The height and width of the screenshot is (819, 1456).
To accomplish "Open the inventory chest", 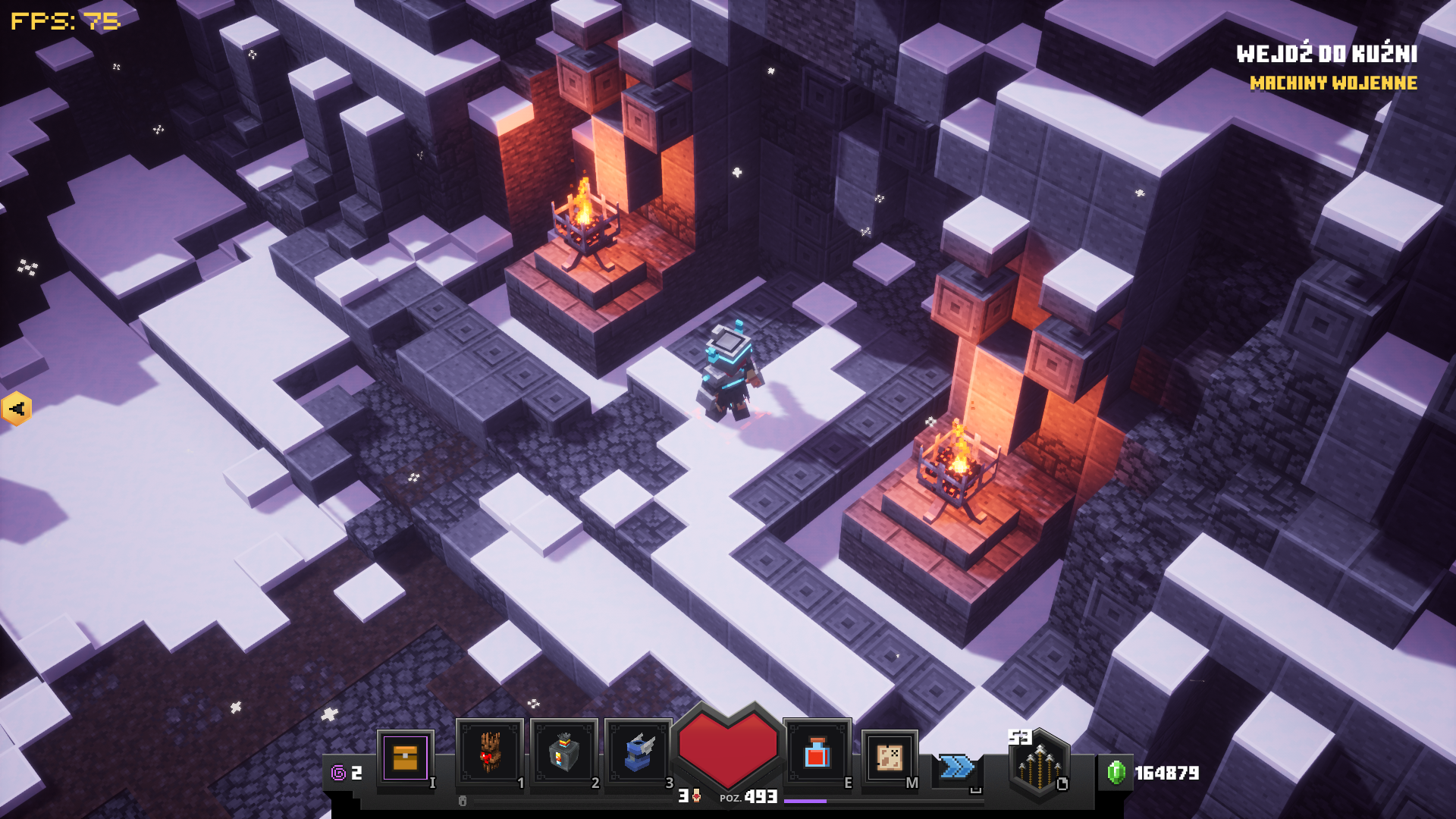I will (405, 758).
